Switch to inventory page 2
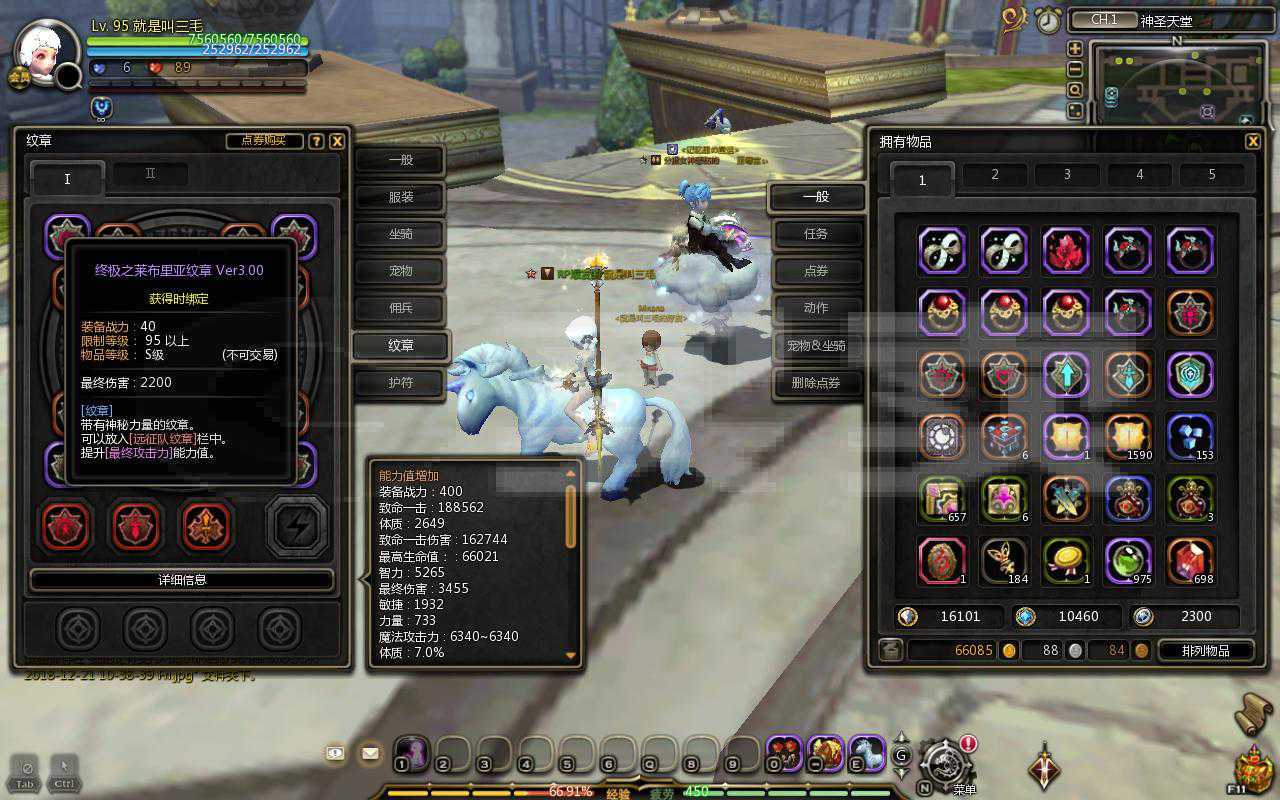This screenshot has height=800, width=1280. [995, 175]
